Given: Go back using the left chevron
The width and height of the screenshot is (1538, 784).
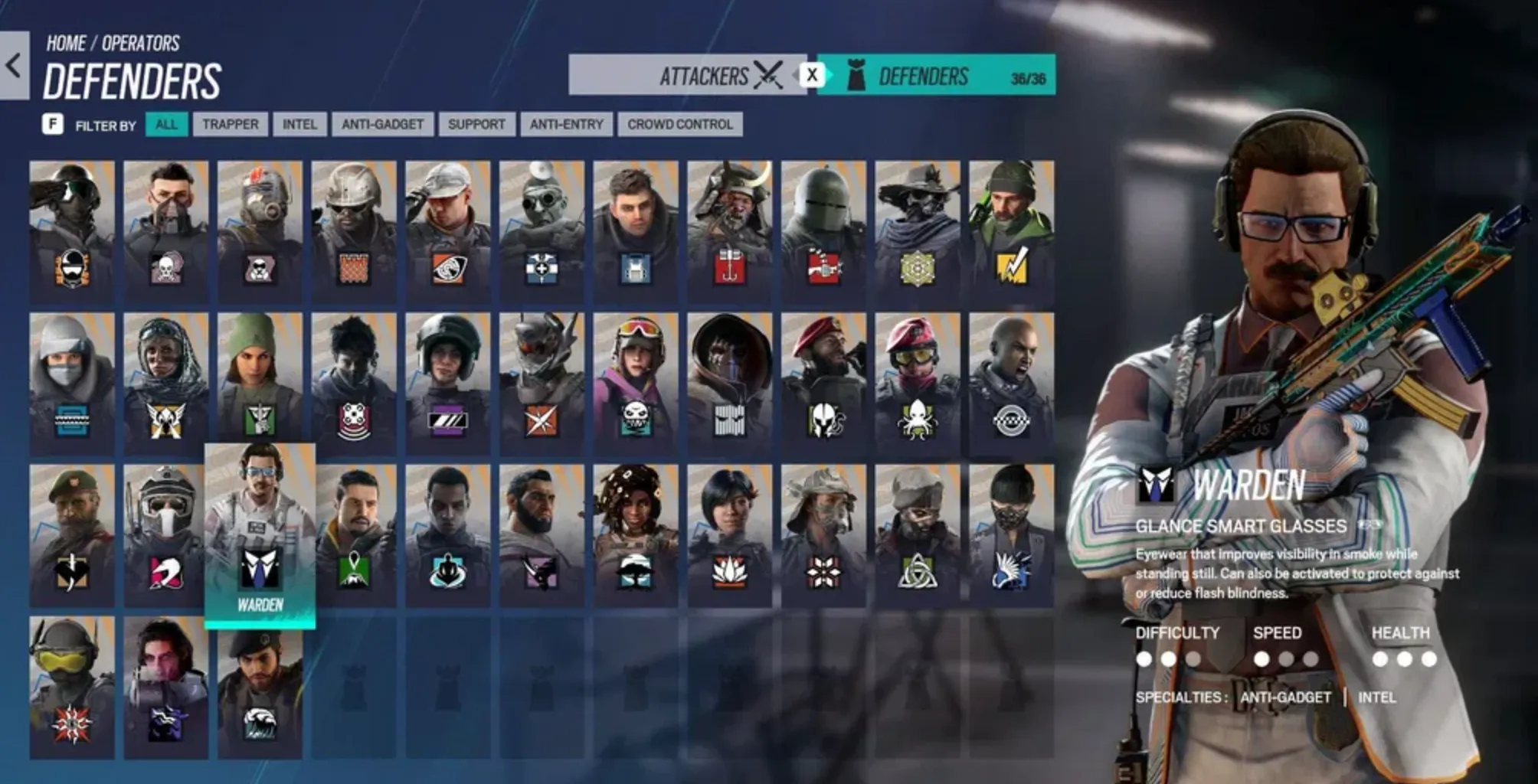Looking at the screenshot, I should 12,65.
